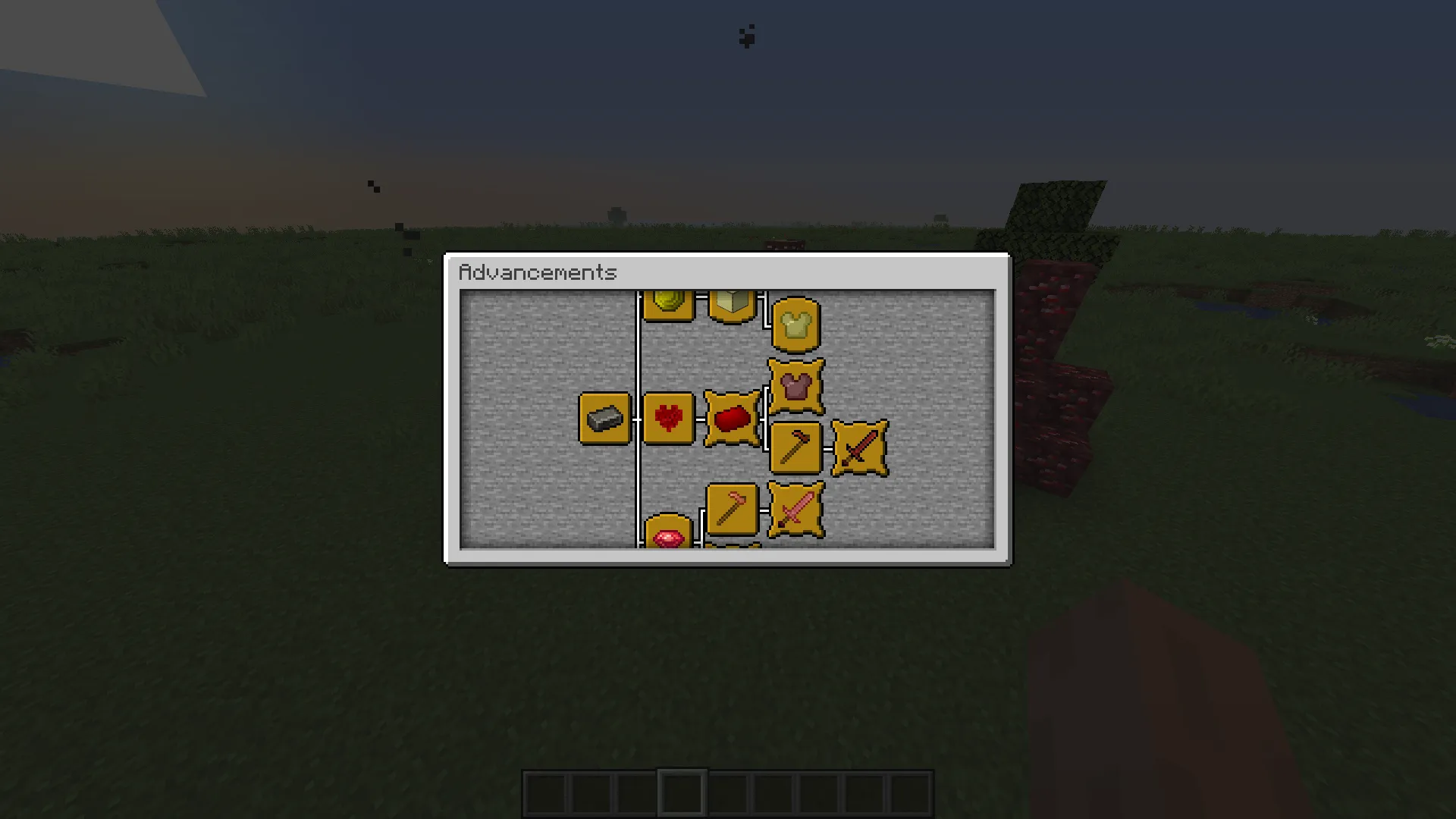Click the pink sword challenge advancement
1456x819 pixels.
coord(795,508)
